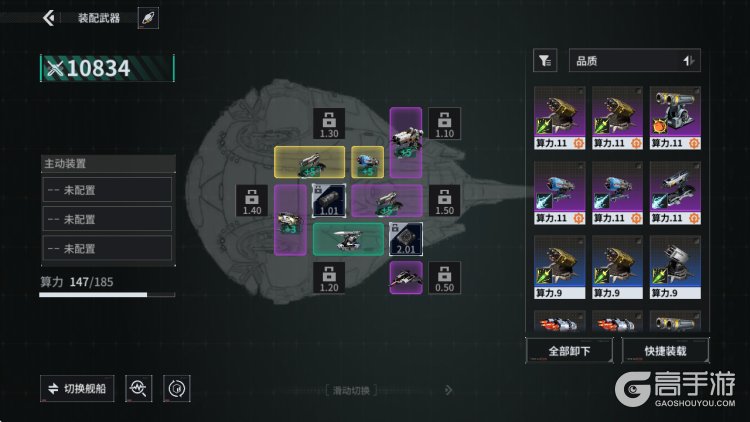Use quick equip (快捷装载)
The width and height of the screenshot is (750, 422).
coord(665,351)
